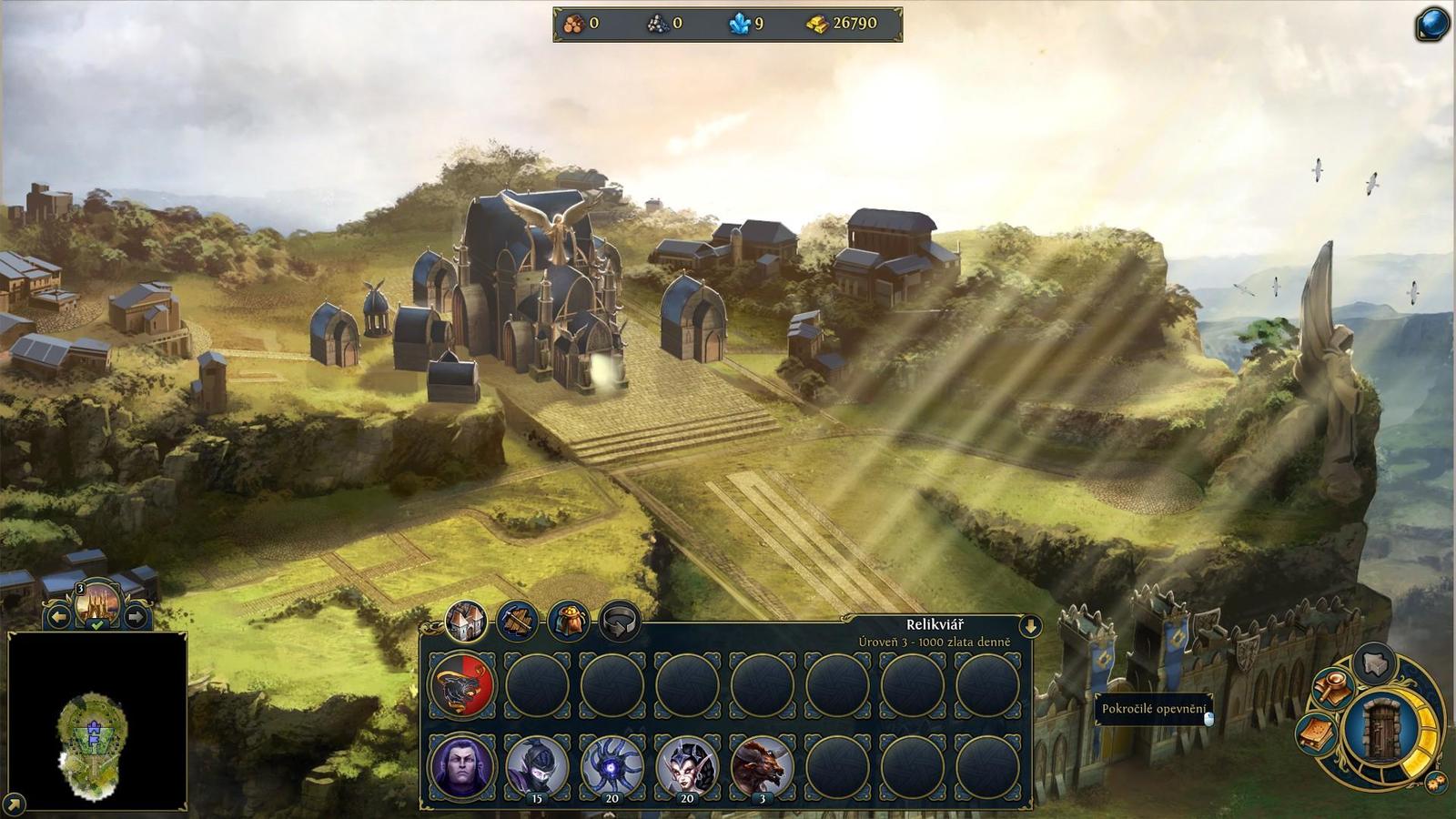Choose the tentacled eye creature stack
This screenshot has height=819, width=1456.
coord(612,766)
